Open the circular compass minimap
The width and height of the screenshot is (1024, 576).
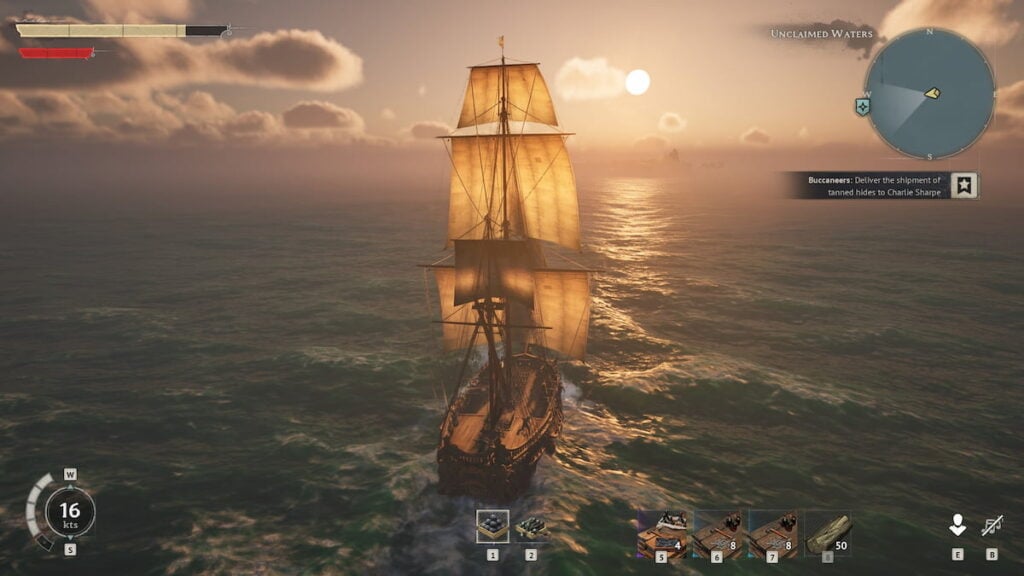[x=929, y=93]
